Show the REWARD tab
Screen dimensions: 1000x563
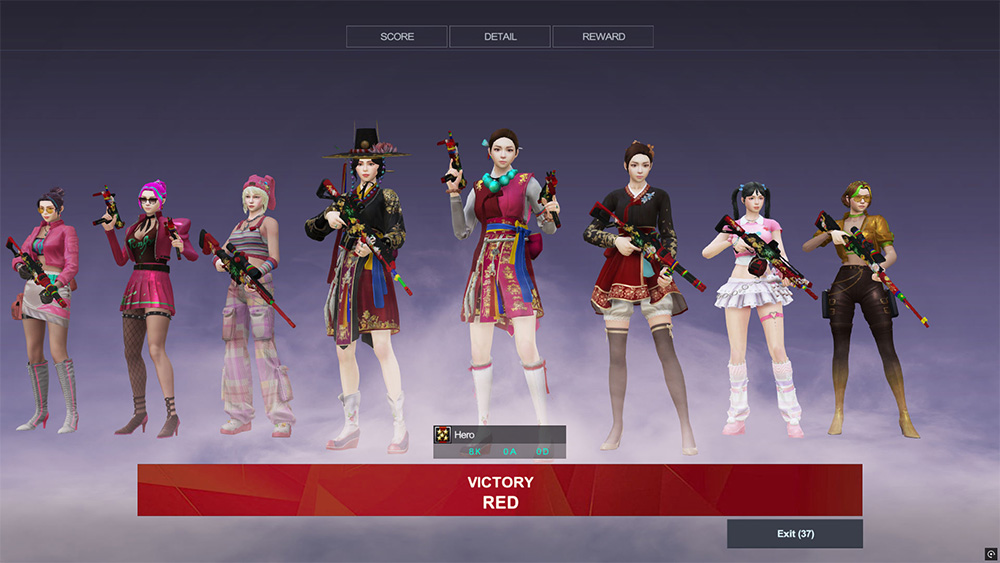pyautogui.click(x=603, y=37)
